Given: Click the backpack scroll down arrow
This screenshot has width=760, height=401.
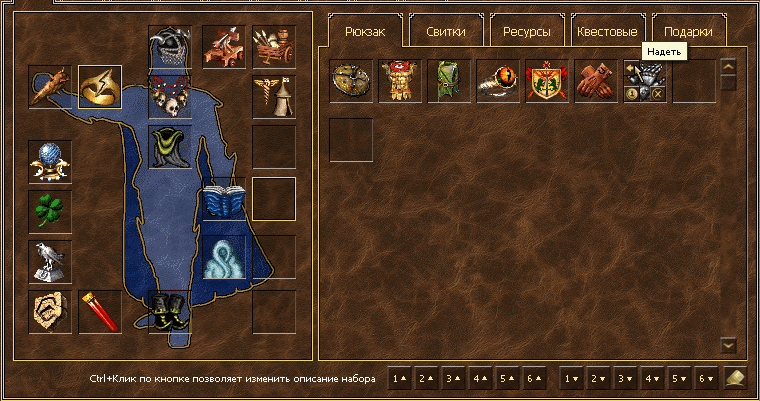Looking at the screenshot, I should 728,345.
